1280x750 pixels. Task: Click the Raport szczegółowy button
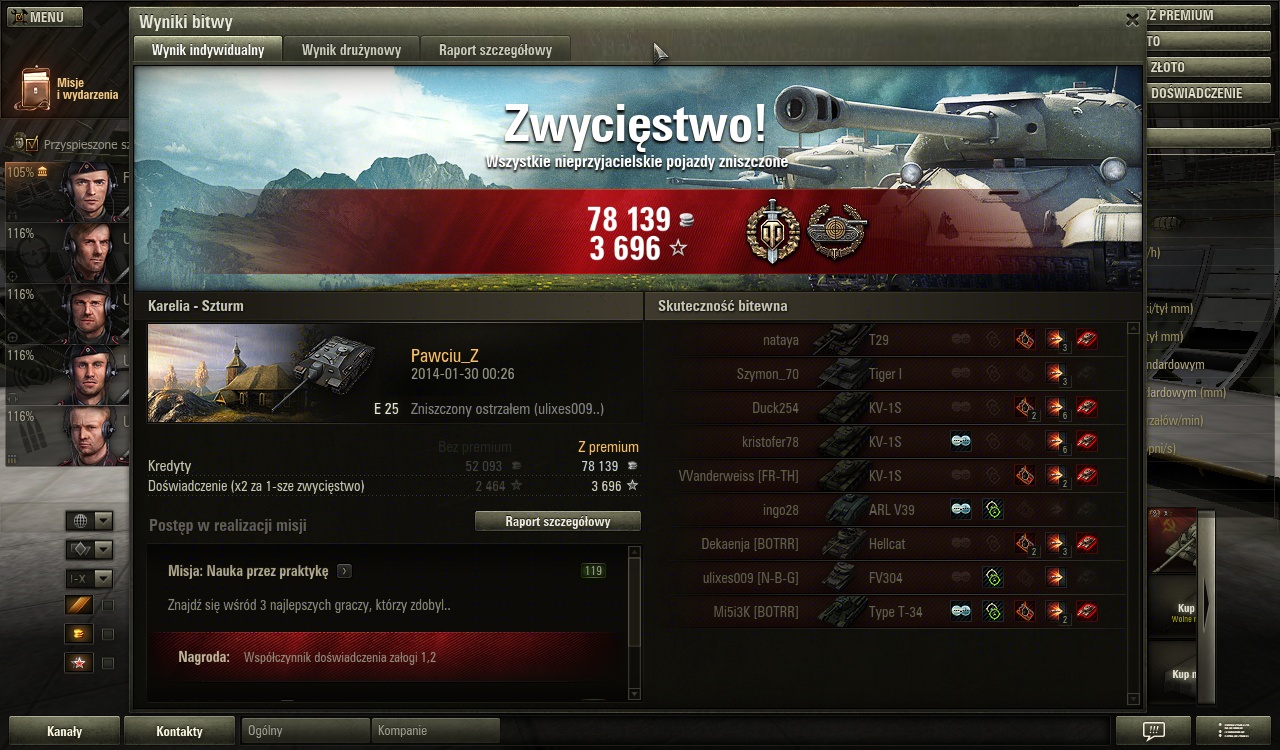click(x=557, y=521)
